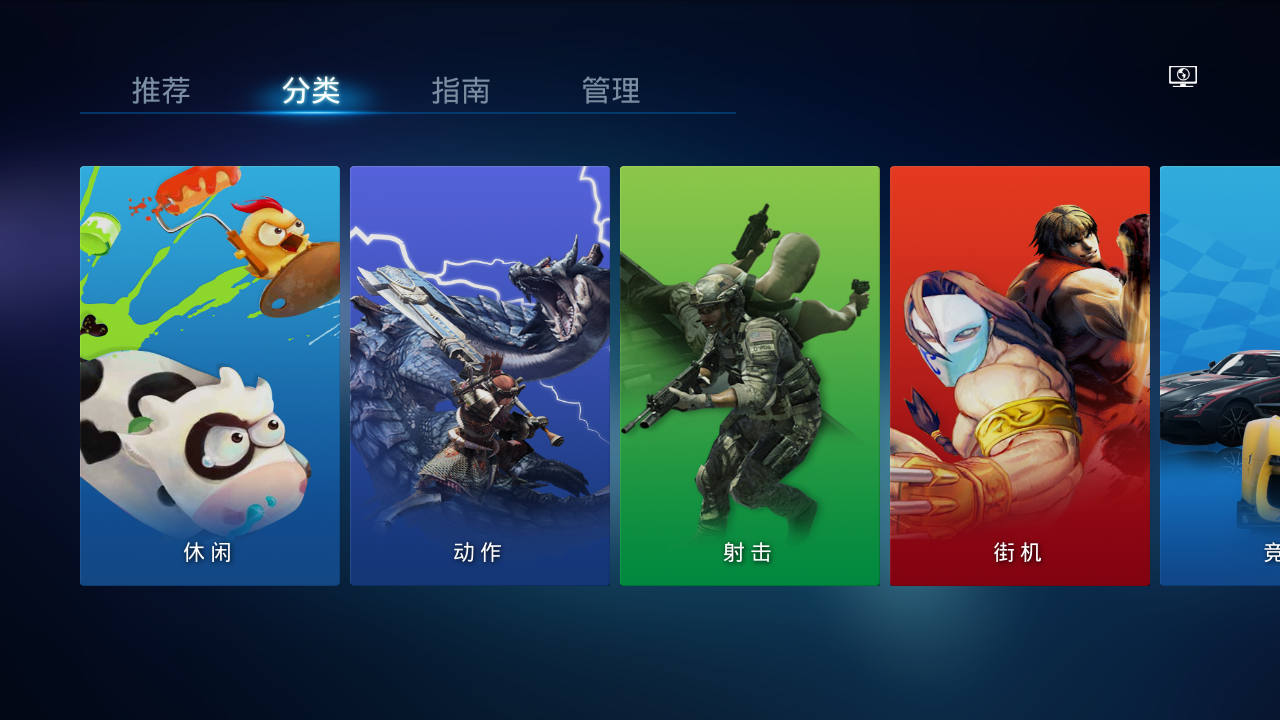Open the 管理 management tab
1280x720 pixels.
(608, 90)
